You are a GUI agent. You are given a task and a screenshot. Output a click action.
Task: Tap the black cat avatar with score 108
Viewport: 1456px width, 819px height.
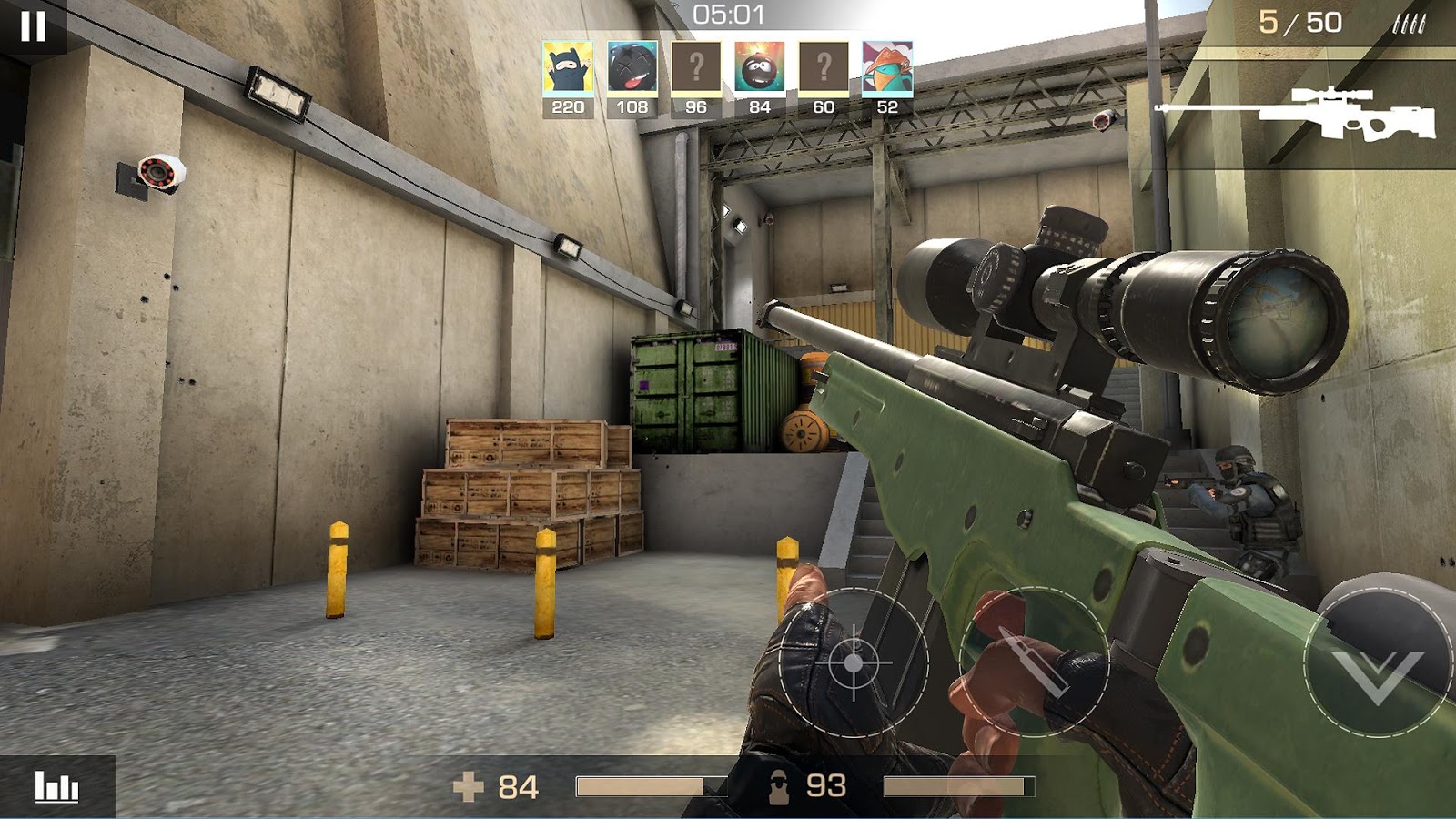coord(632,68)
